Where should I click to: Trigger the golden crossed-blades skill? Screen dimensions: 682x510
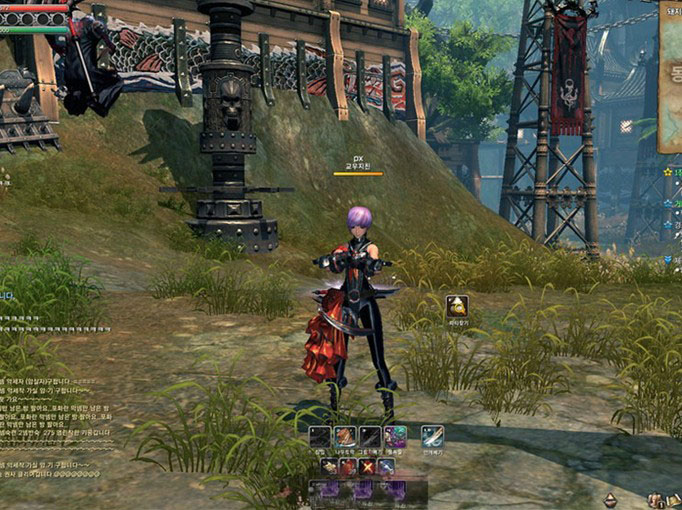(366, 467)
